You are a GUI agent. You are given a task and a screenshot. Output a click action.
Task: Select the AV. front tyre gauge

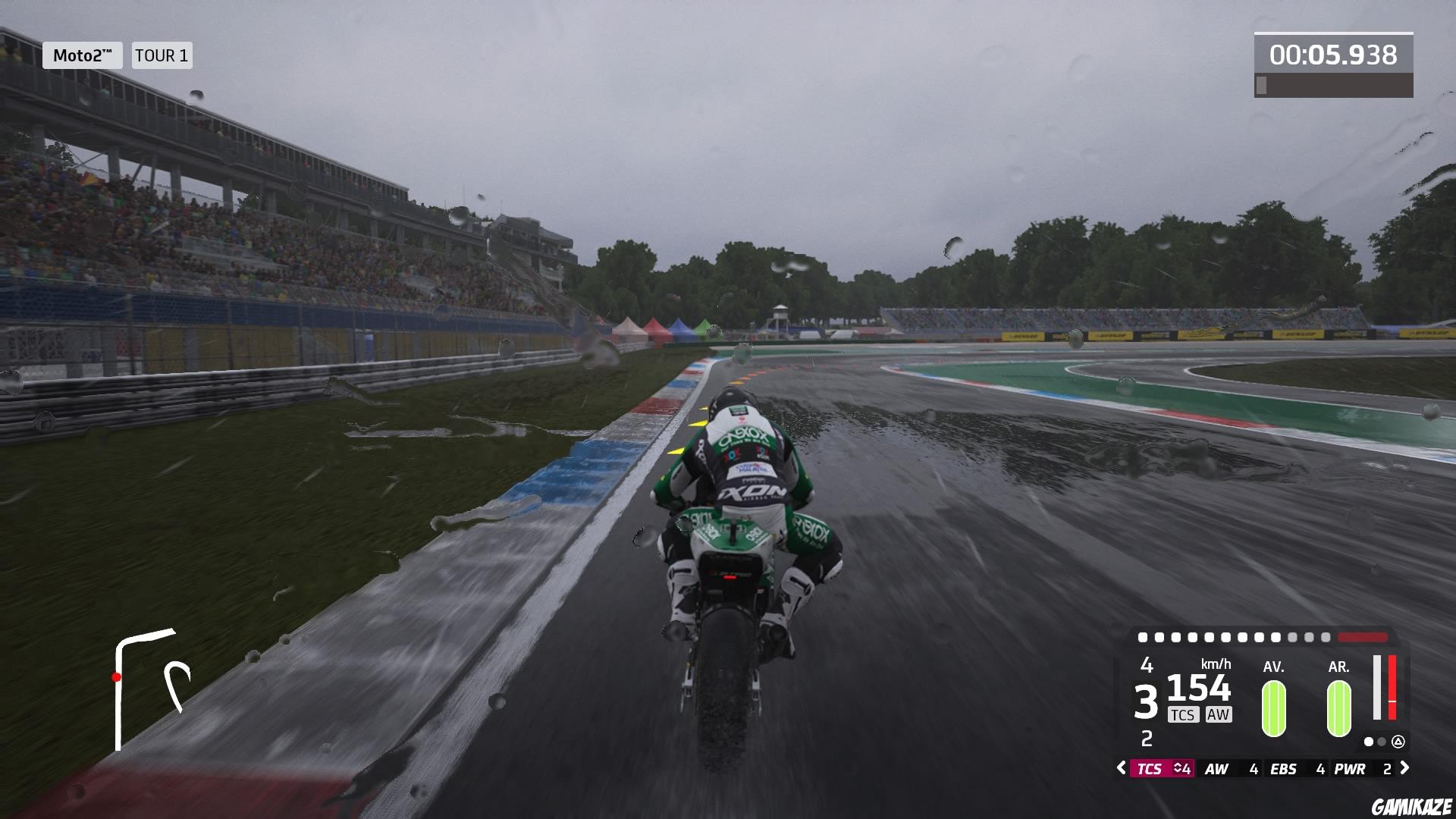tap(1274, 709)
